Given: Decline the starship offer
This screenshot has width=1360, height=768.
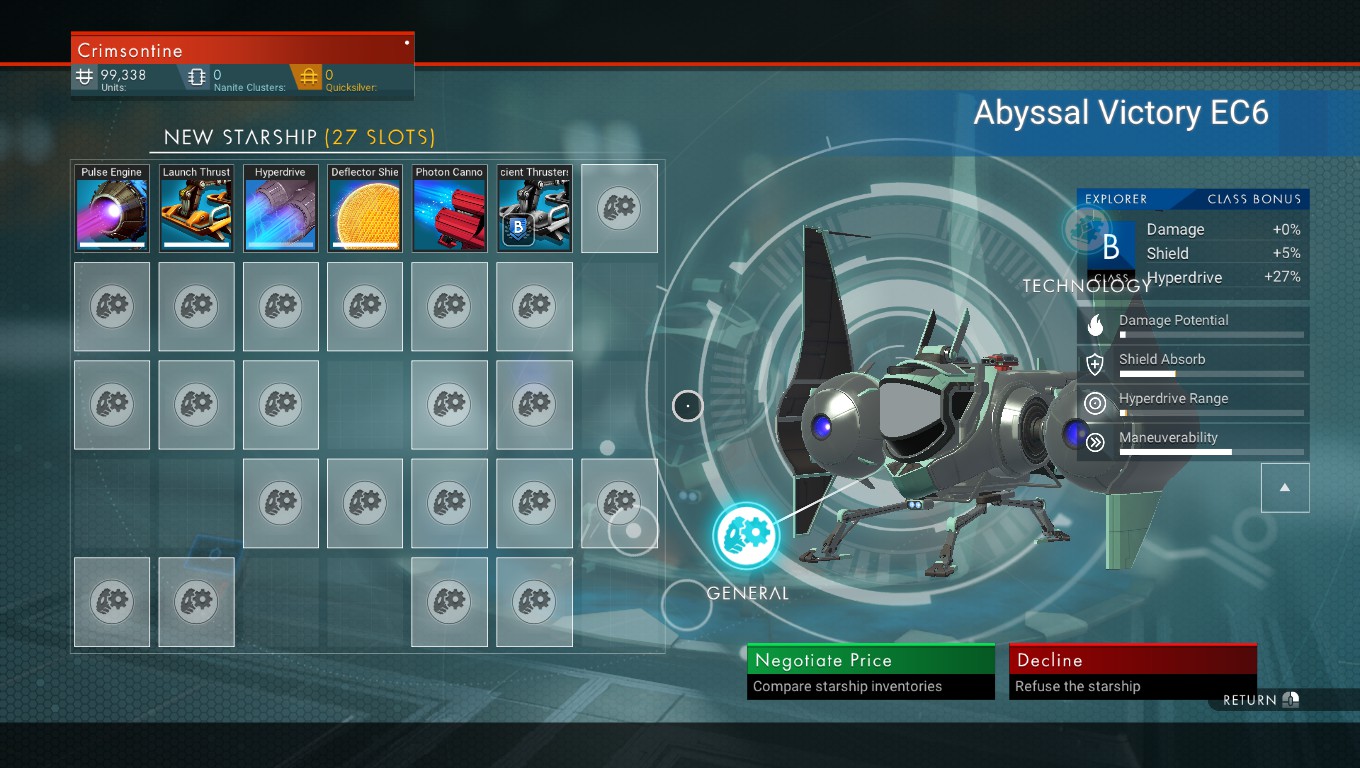Looking at the screenshot, I should pyautogui.click(x=1132, y=671).
